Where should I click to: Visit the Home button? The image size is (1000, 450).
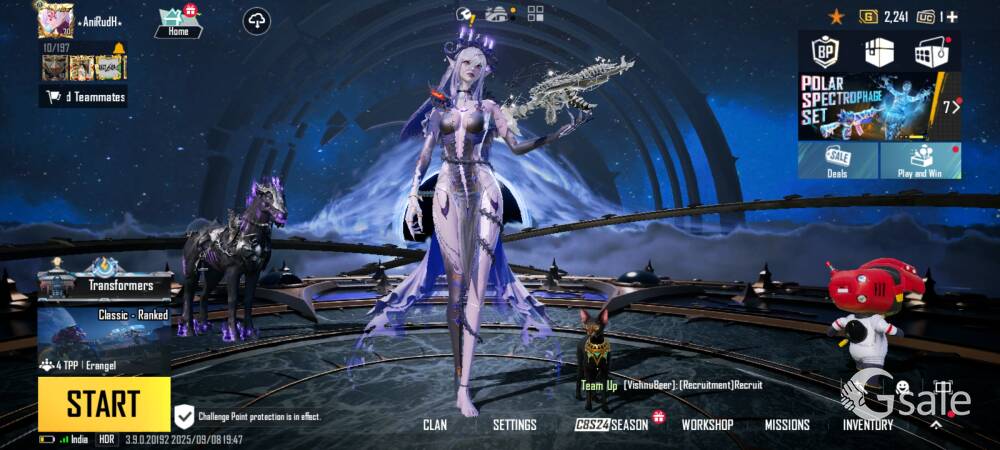[178, 23]
